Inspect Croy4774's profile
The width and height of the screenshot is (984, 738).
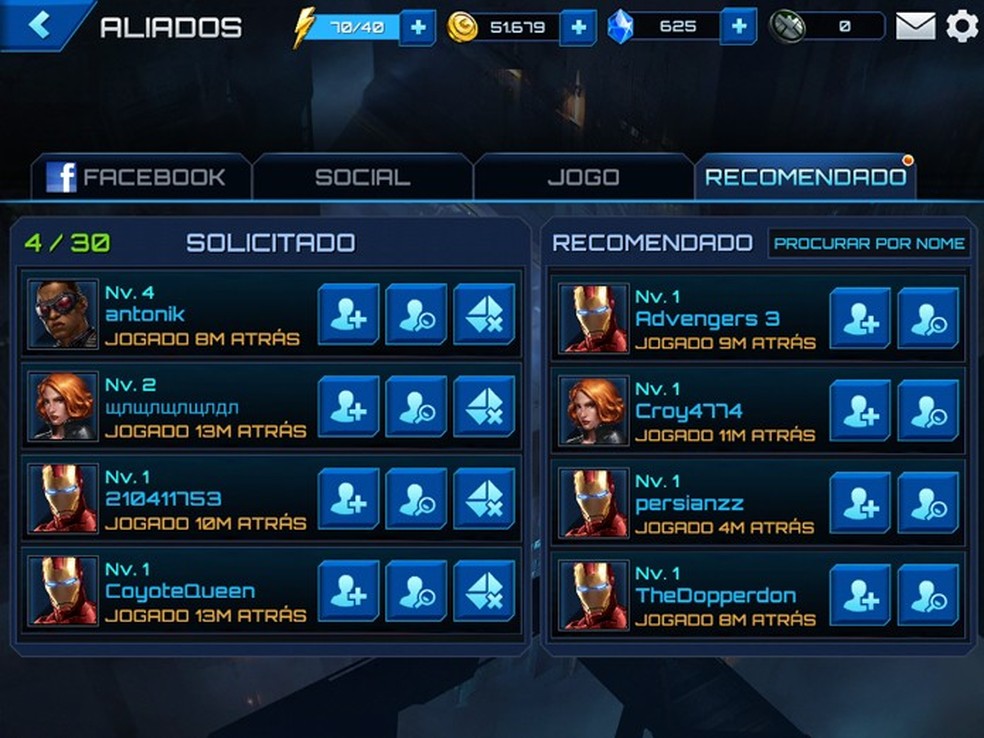click(x=928, y=411)
